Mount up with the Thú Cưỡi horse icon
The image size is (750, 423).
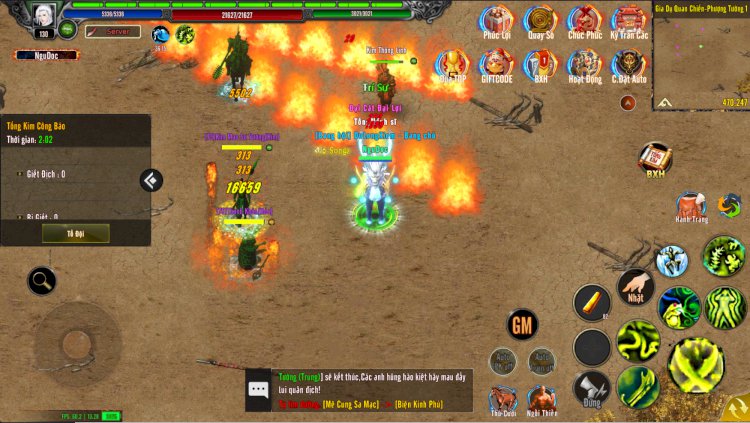pyautogui.click(x=503, y=398)
